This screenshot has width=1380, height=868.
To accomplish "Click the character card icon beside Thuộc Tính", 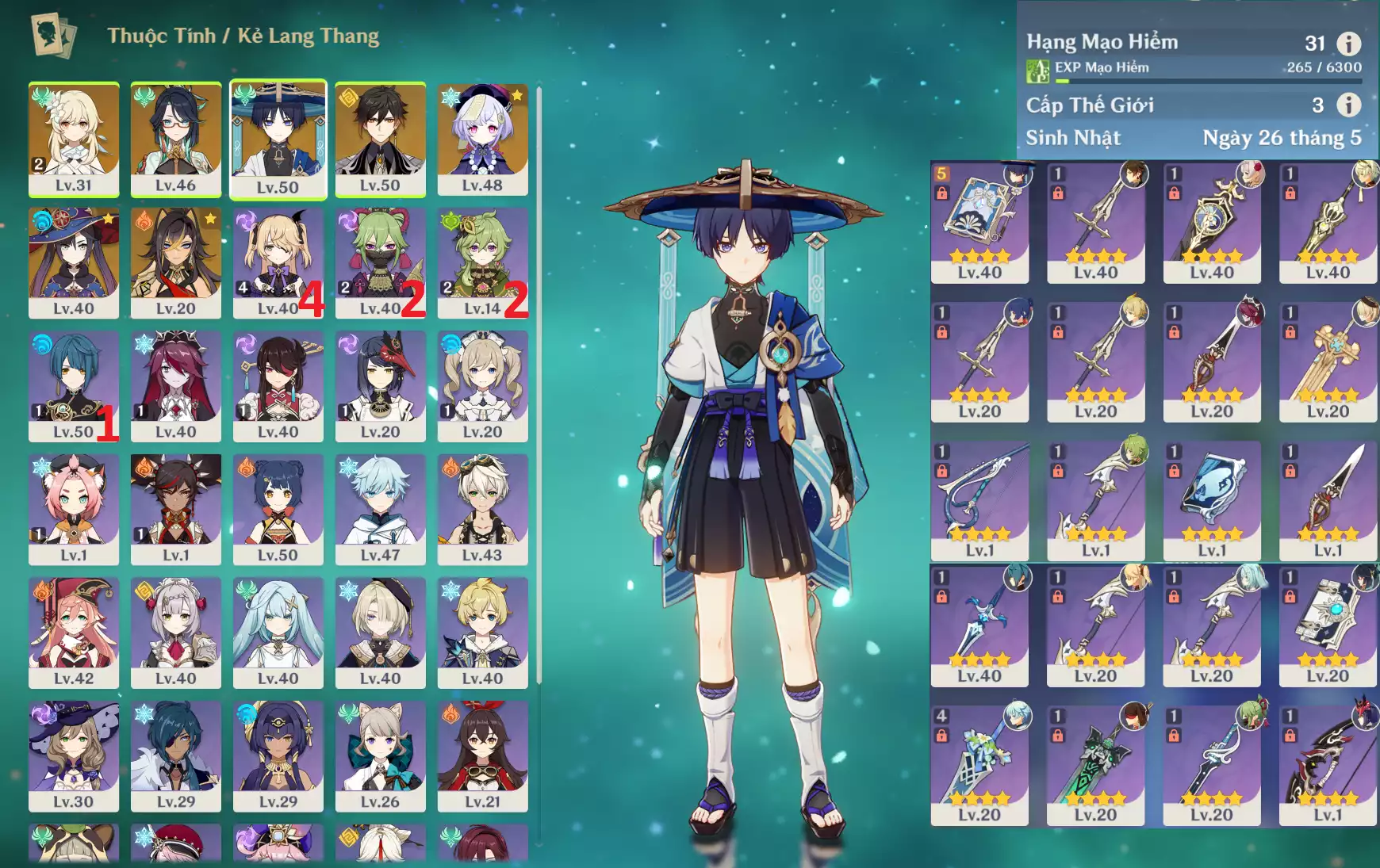I will click(x=53, y=36).
